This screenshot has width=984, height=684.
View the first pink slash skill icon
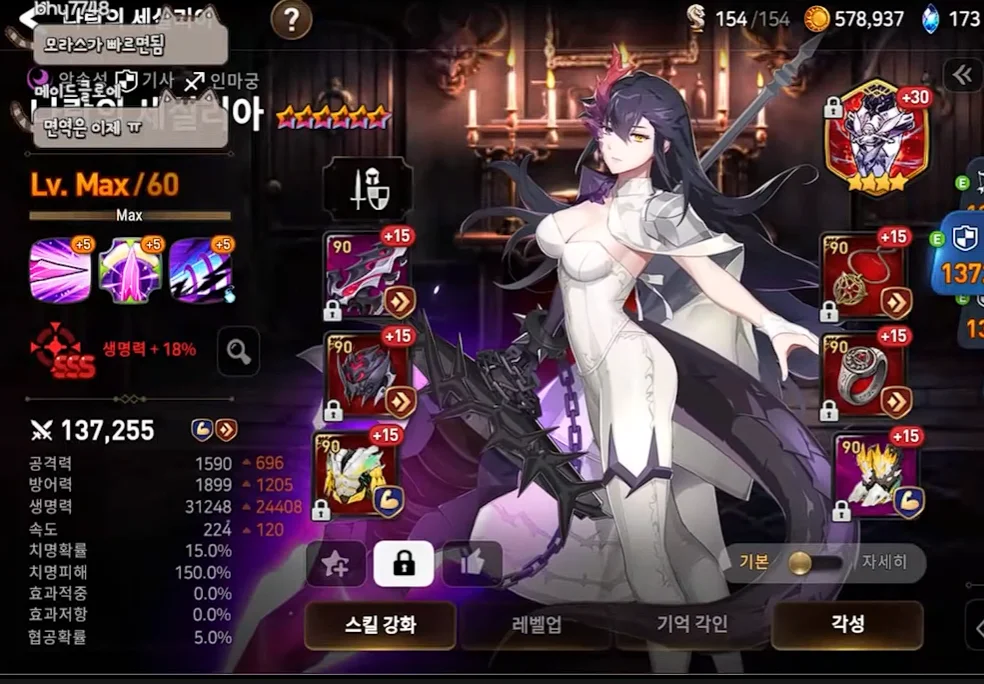pyautogui.click(x=60, y=270)
